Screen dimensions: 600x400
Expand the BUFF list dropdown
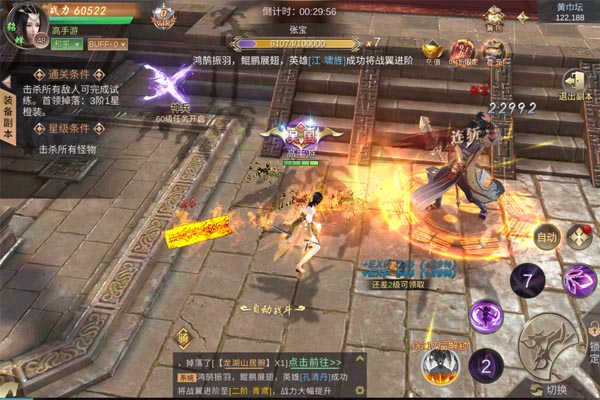[107, 44]
